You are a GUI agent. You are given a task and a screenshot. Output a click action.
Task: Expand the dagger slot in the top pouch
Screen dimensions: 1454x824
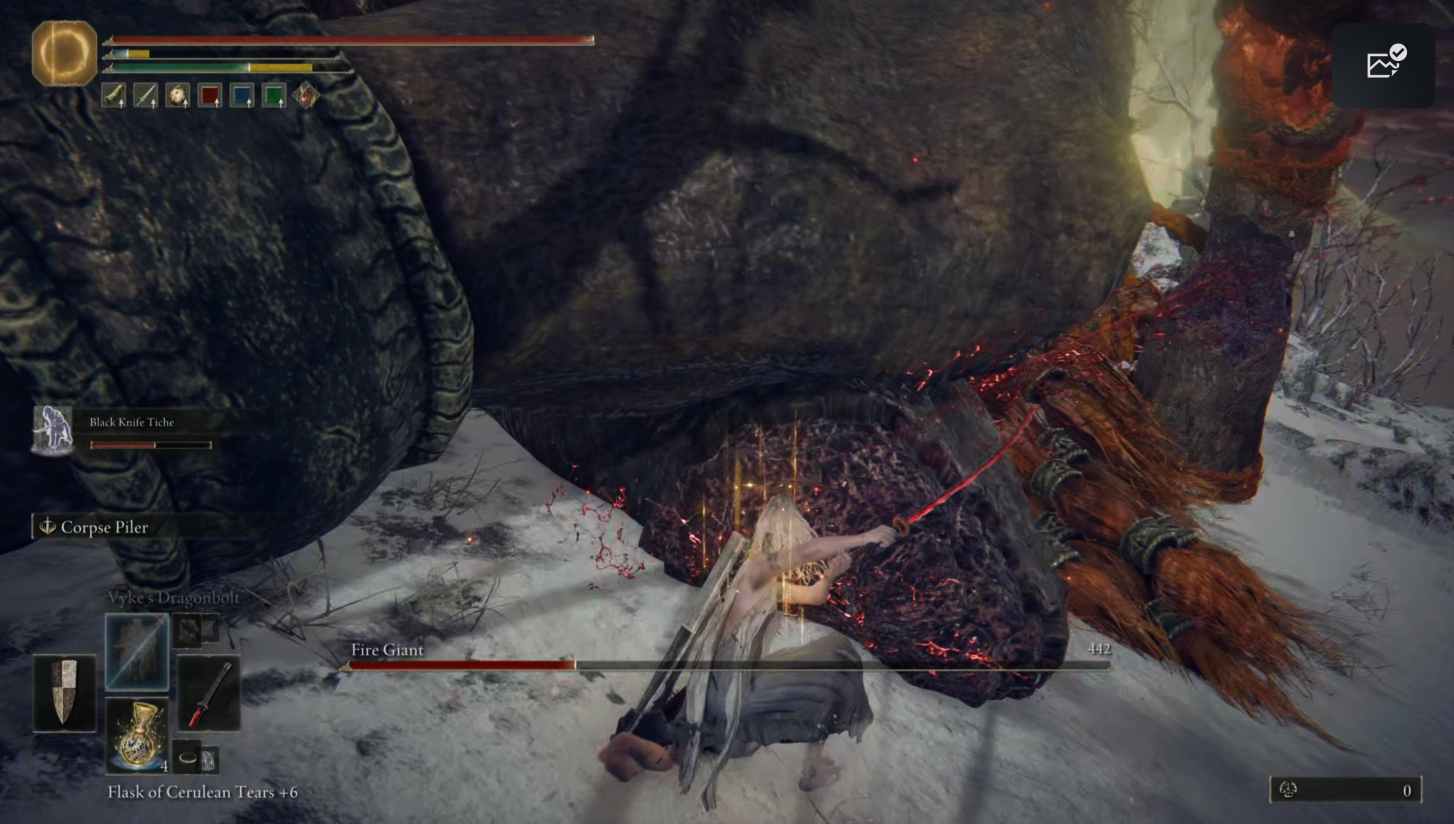click(x=113, y=97)
